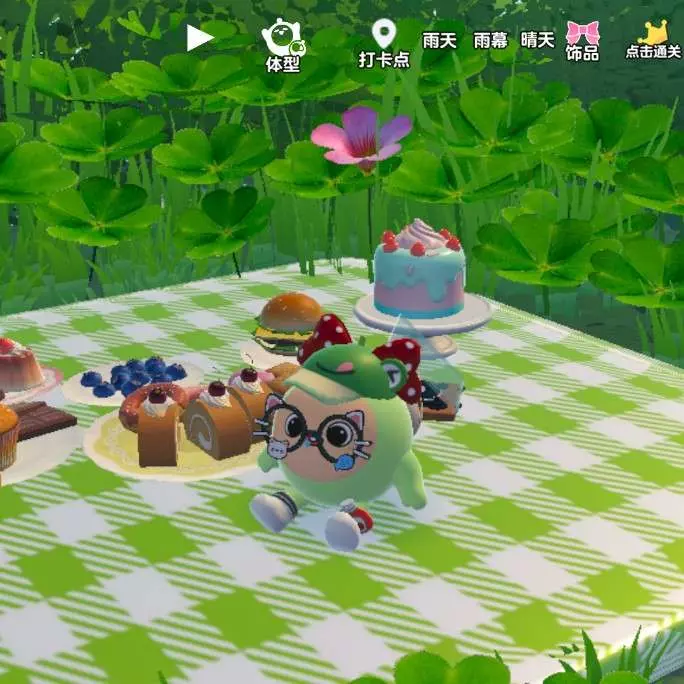Open the 体型 body shape menu
Image resolution: width=684 pixels, height=684 pixels.
pos(283,45)
